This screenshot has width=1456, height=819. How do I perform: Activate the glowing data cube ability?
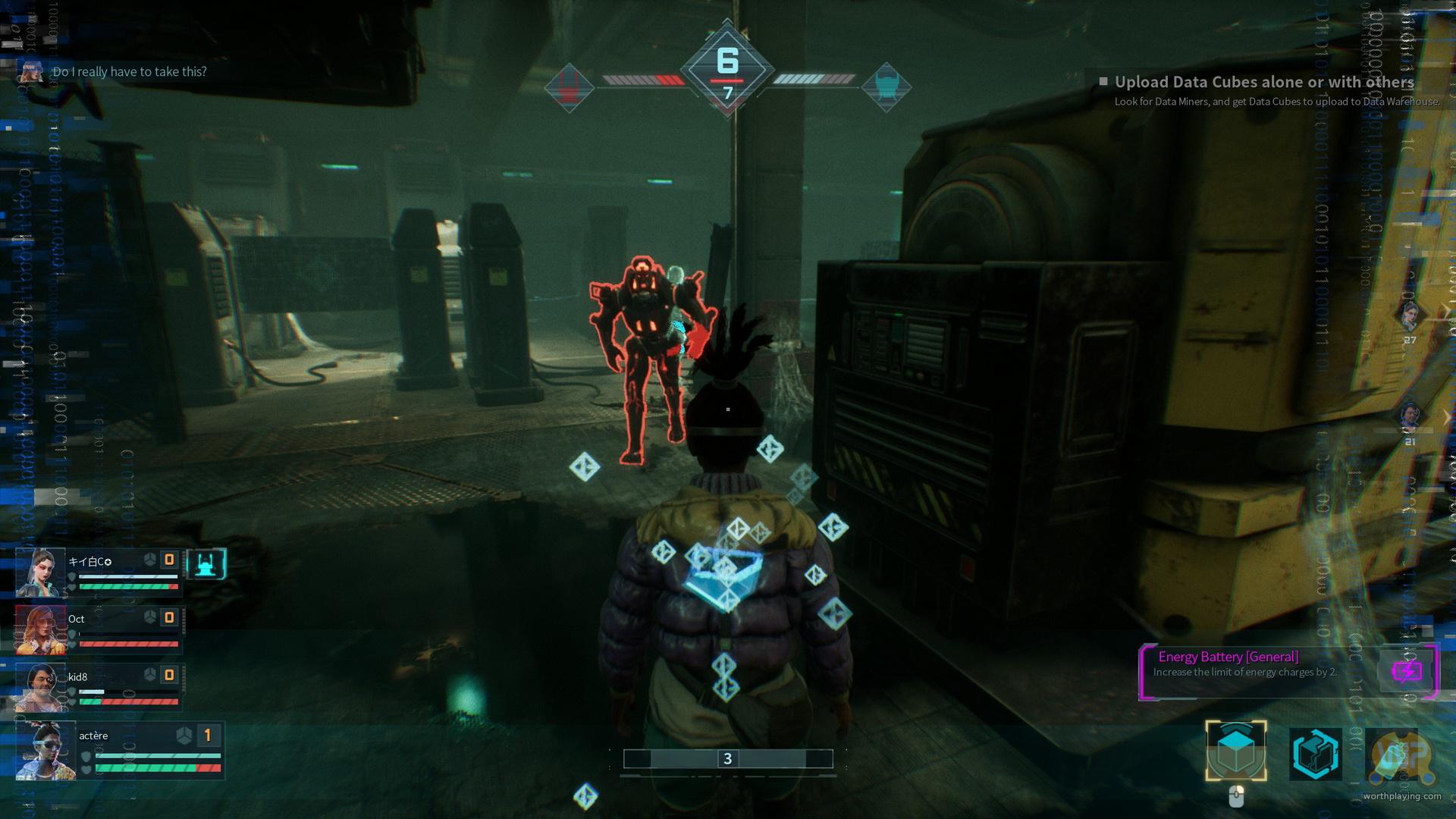(1236, 752)
